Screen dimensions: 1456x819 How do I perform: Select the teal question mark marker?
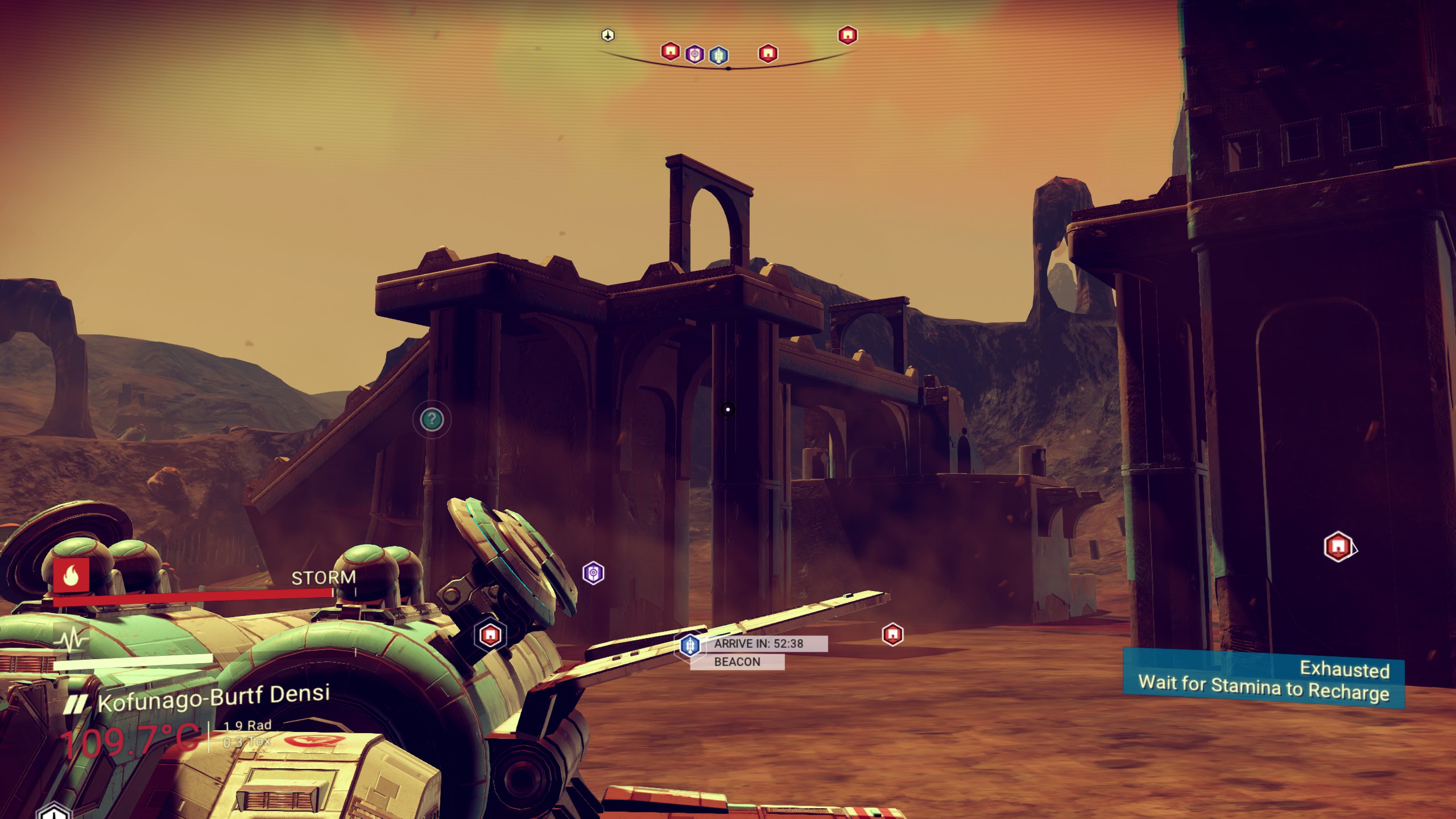click(x=432, y=420)
